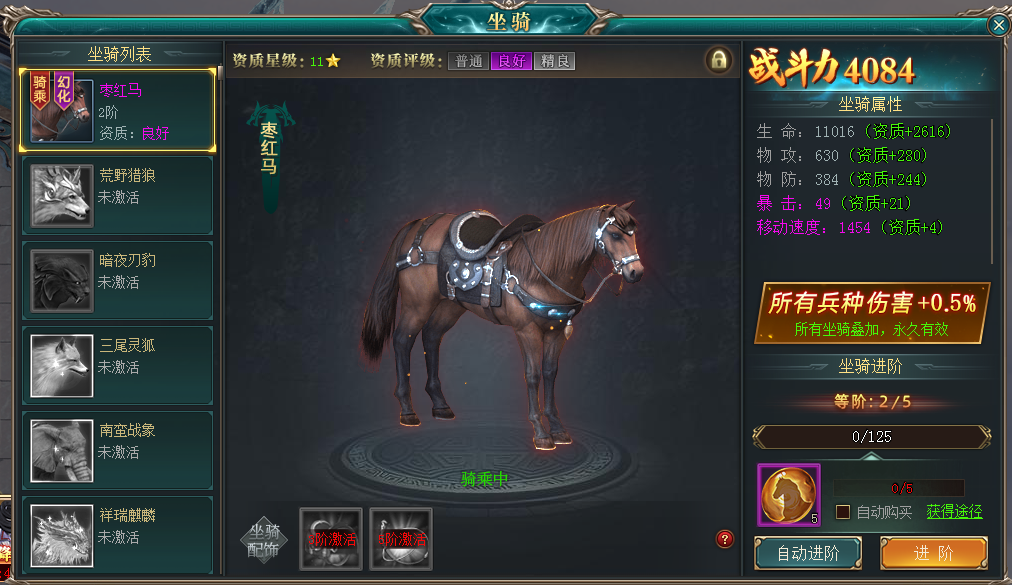
Task: Click the 坐骑配饰 accessories label
Action: coord(264,539)
